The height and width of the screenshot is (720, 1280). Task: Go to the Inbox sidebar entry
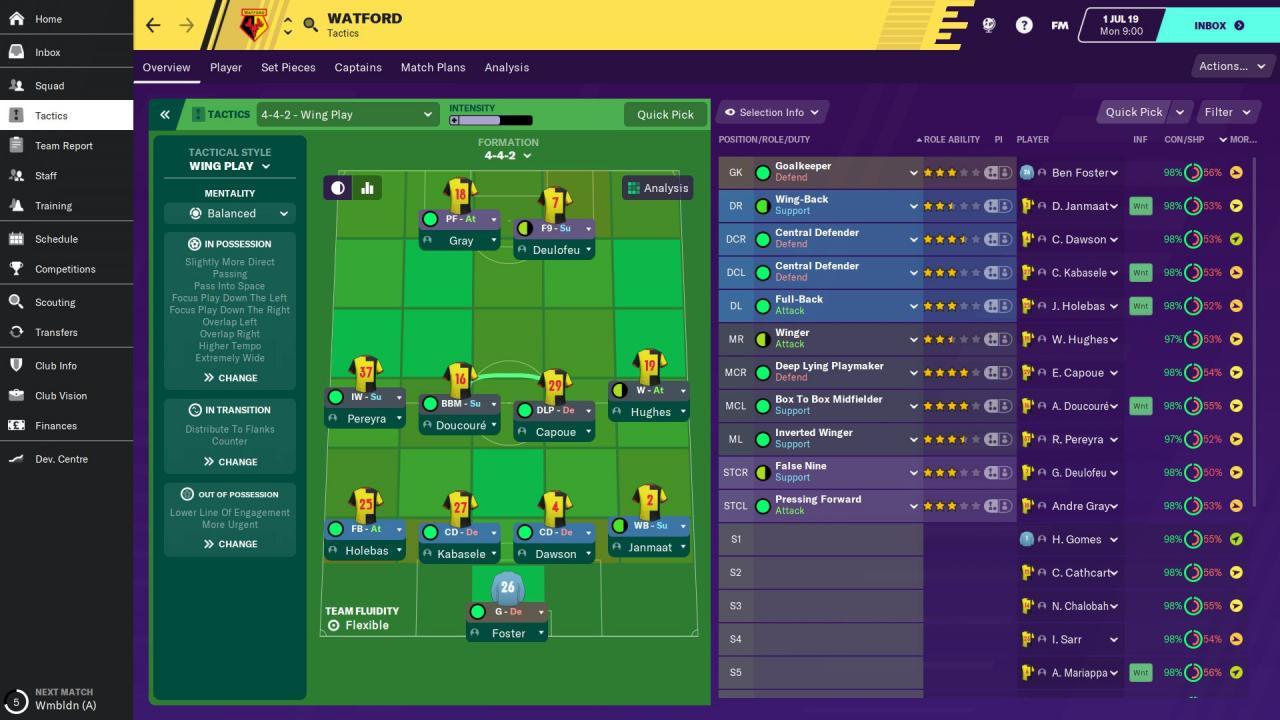(x=47, y=52)
